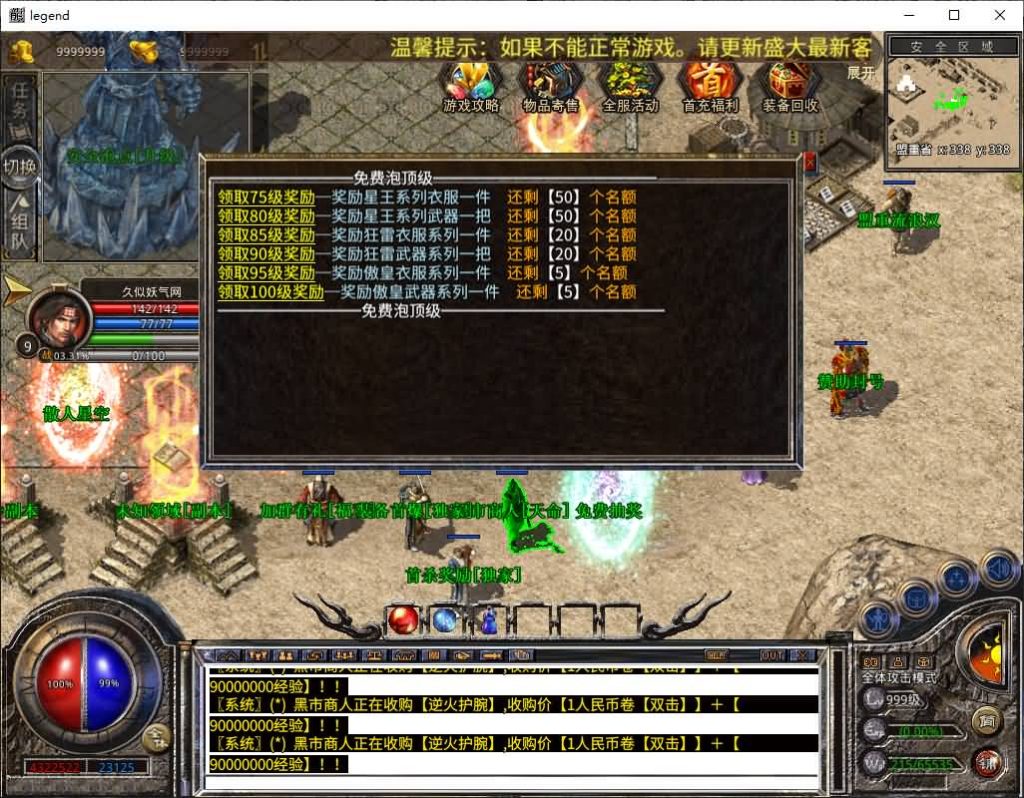Expand the top menu with 展开
Viewport: 1024px width, 798px height.
click(x=861, y=73)
